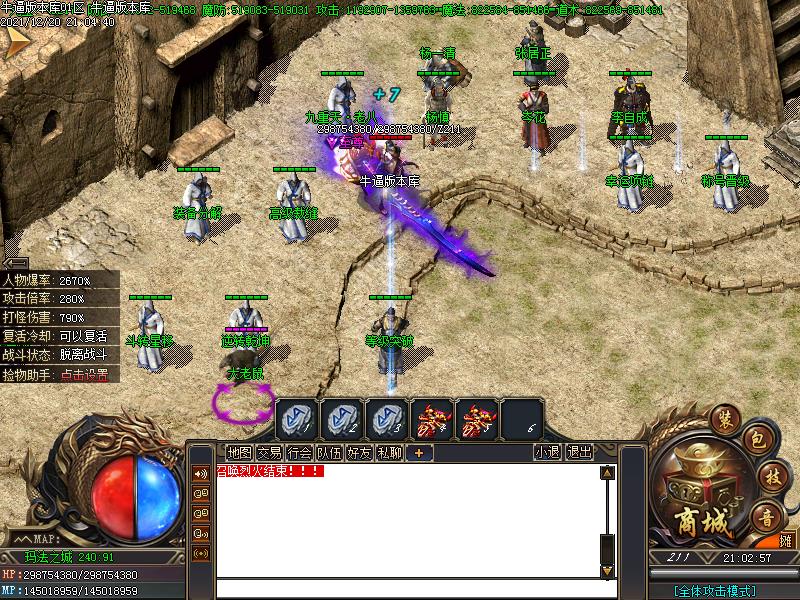800x600 pixels.
Task: Open the 技 skills panel
Action: [x=770, y=477]
